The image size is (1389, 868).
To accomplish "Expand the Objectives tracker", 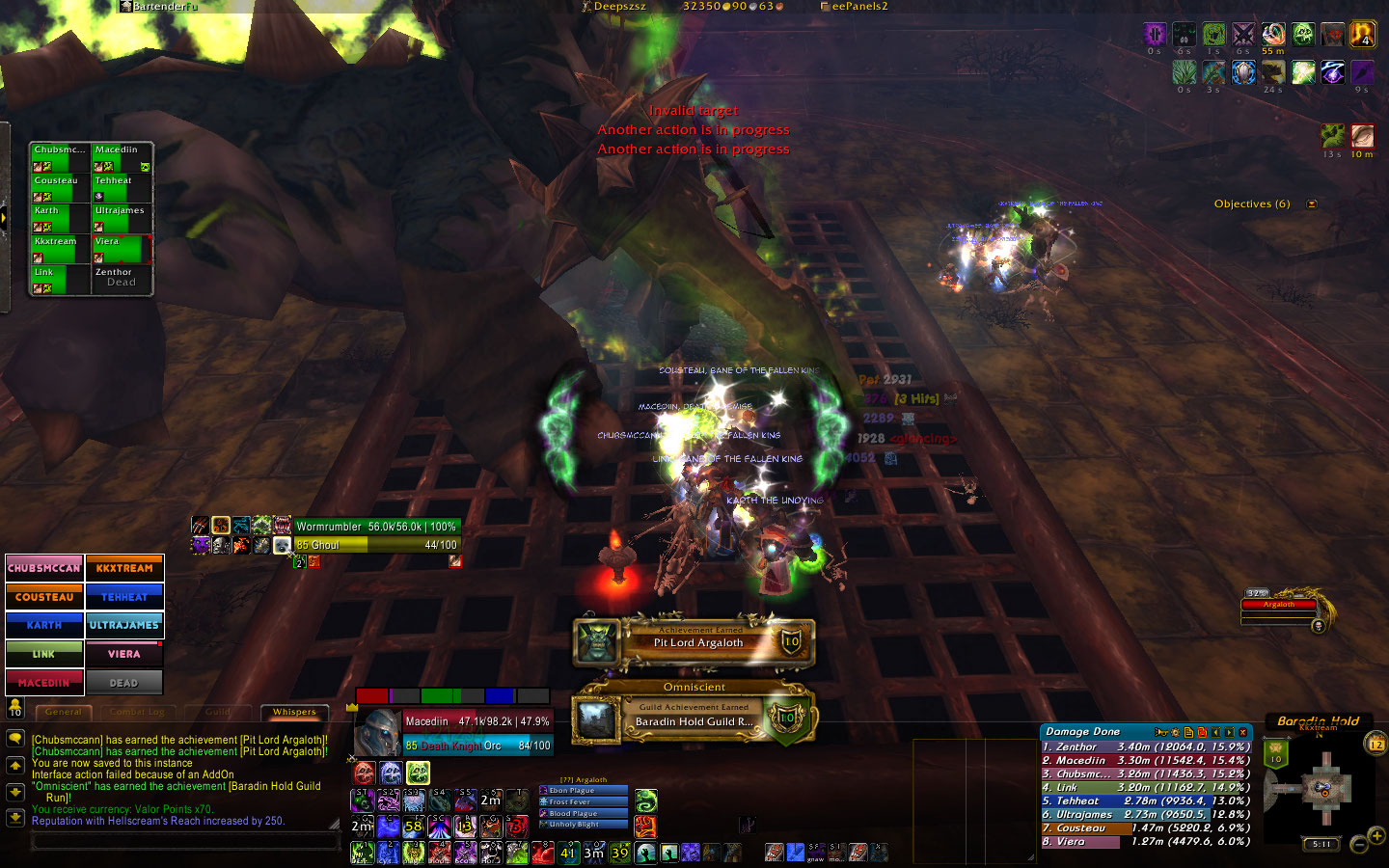I will 1311,204.
